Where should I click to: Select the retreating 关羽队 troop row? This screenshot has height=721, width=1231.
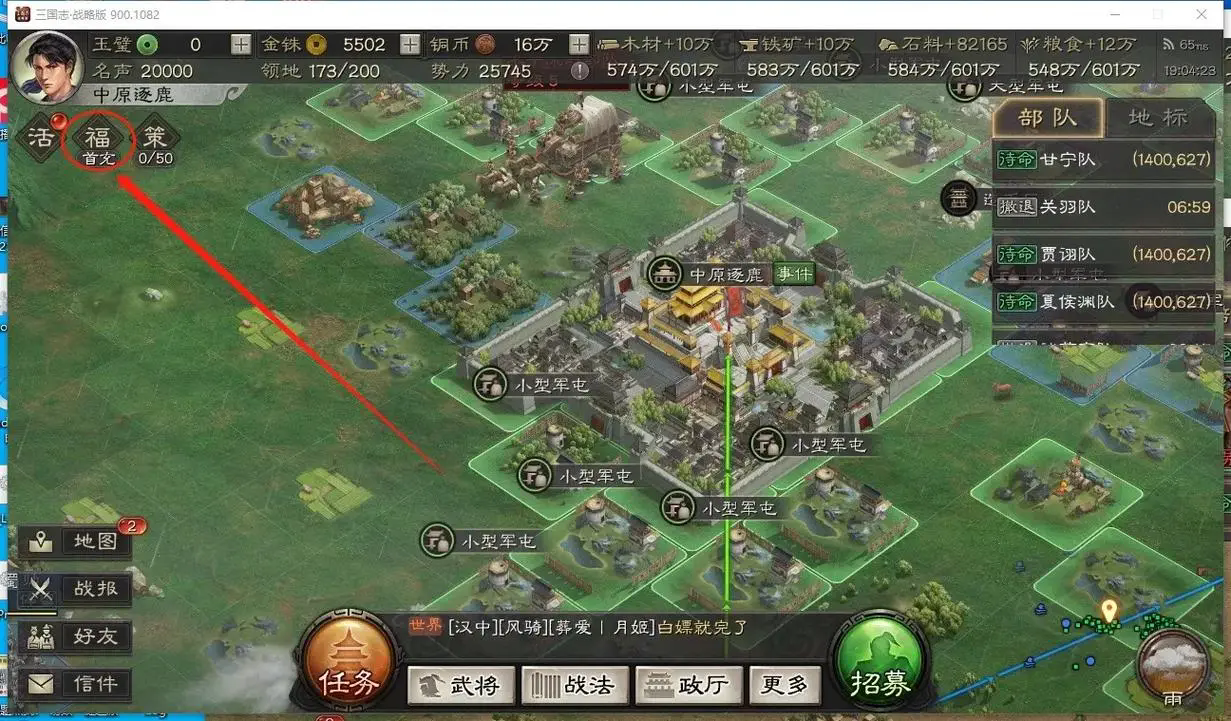click(1103, 207)
